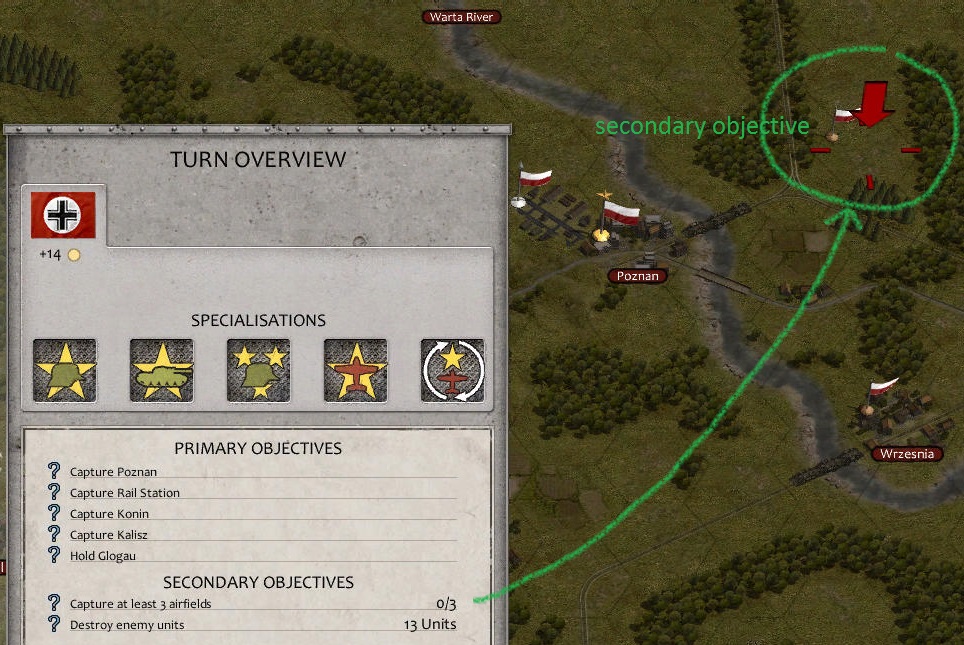964x645 pixels.
Task: Click the Capture Rail Station objective
Action: 125,493
